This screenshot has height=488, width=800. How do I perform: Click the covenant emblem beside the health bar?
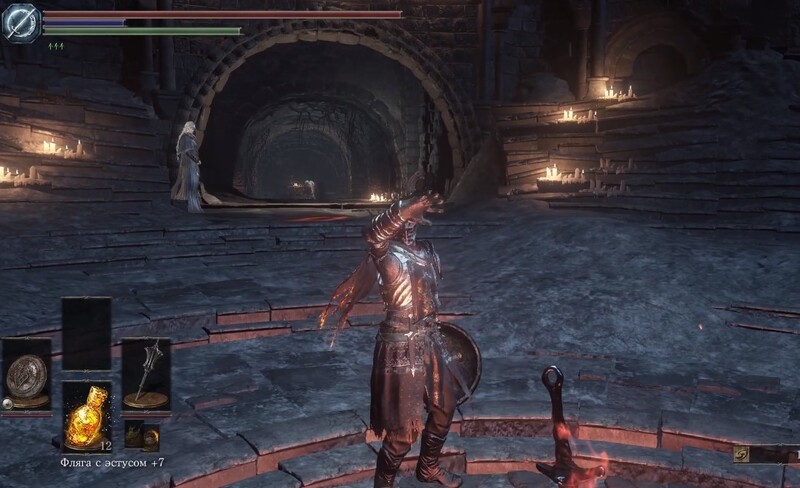[x=21, y=23]
